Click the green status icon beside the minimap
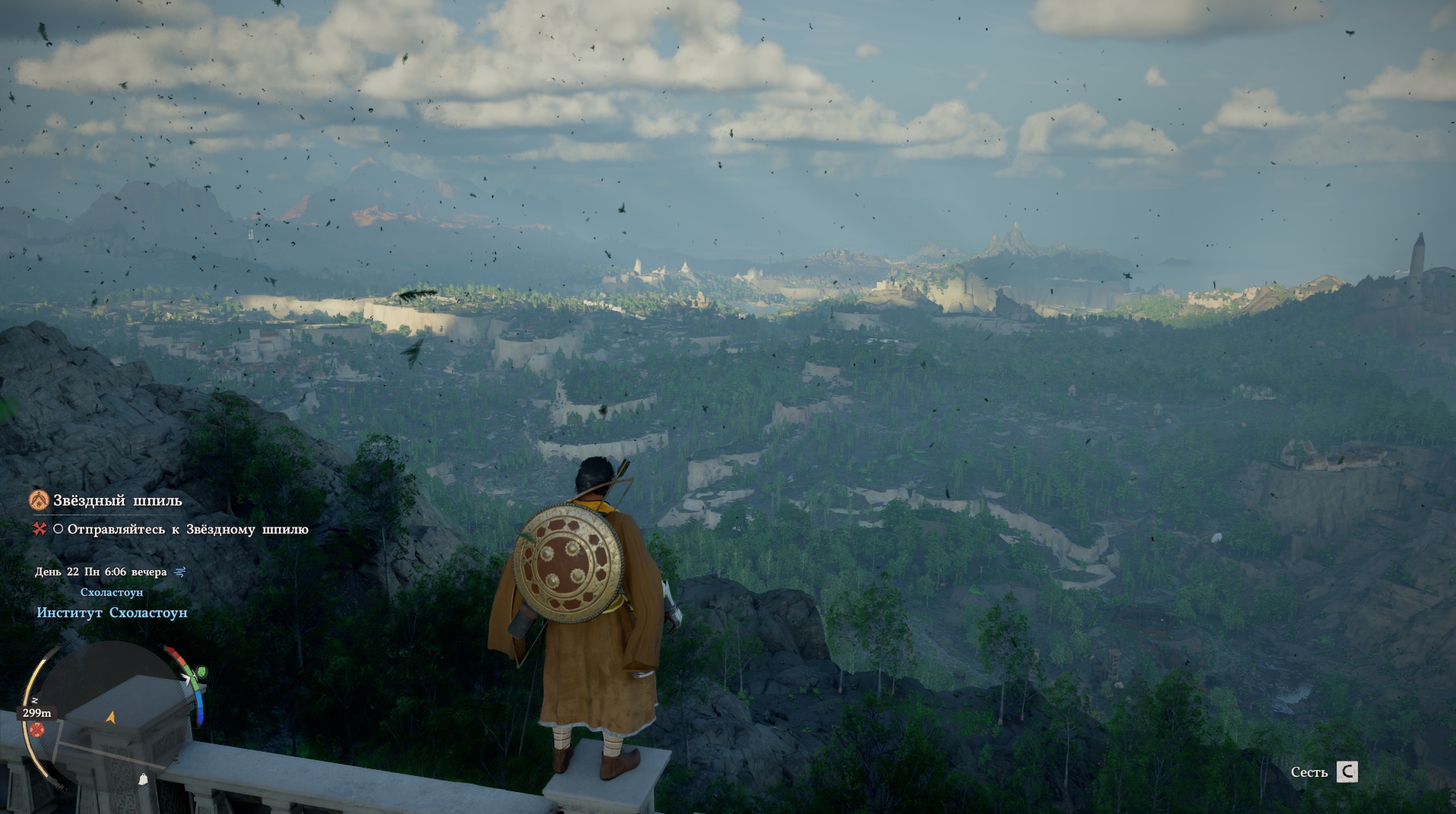This screenshot has width=1456, height=814. click(201, 673)
